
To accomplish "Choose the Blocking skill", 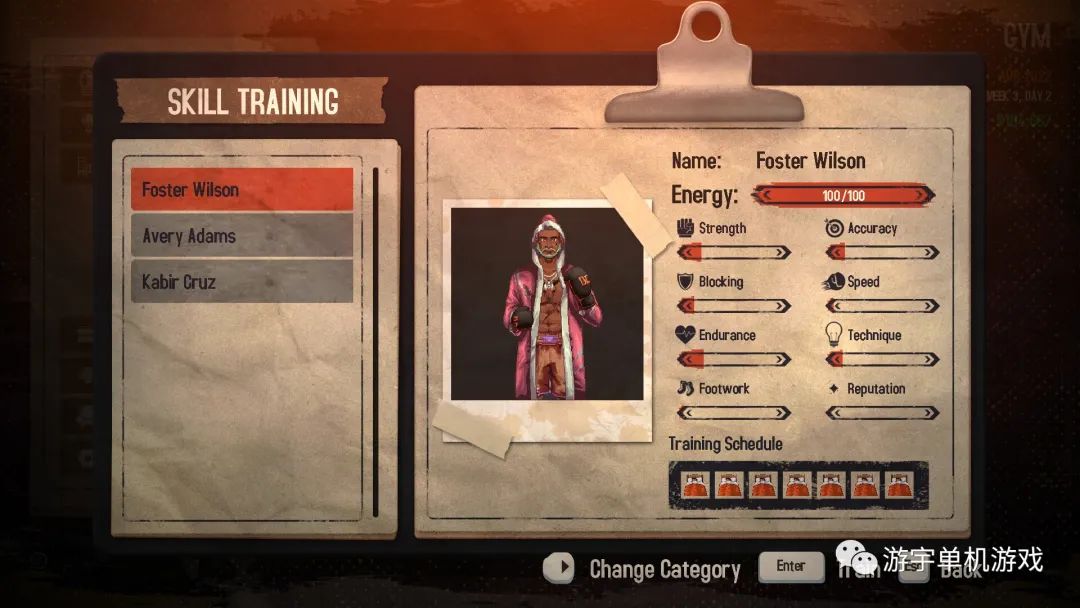I will [x=734, y=306].
